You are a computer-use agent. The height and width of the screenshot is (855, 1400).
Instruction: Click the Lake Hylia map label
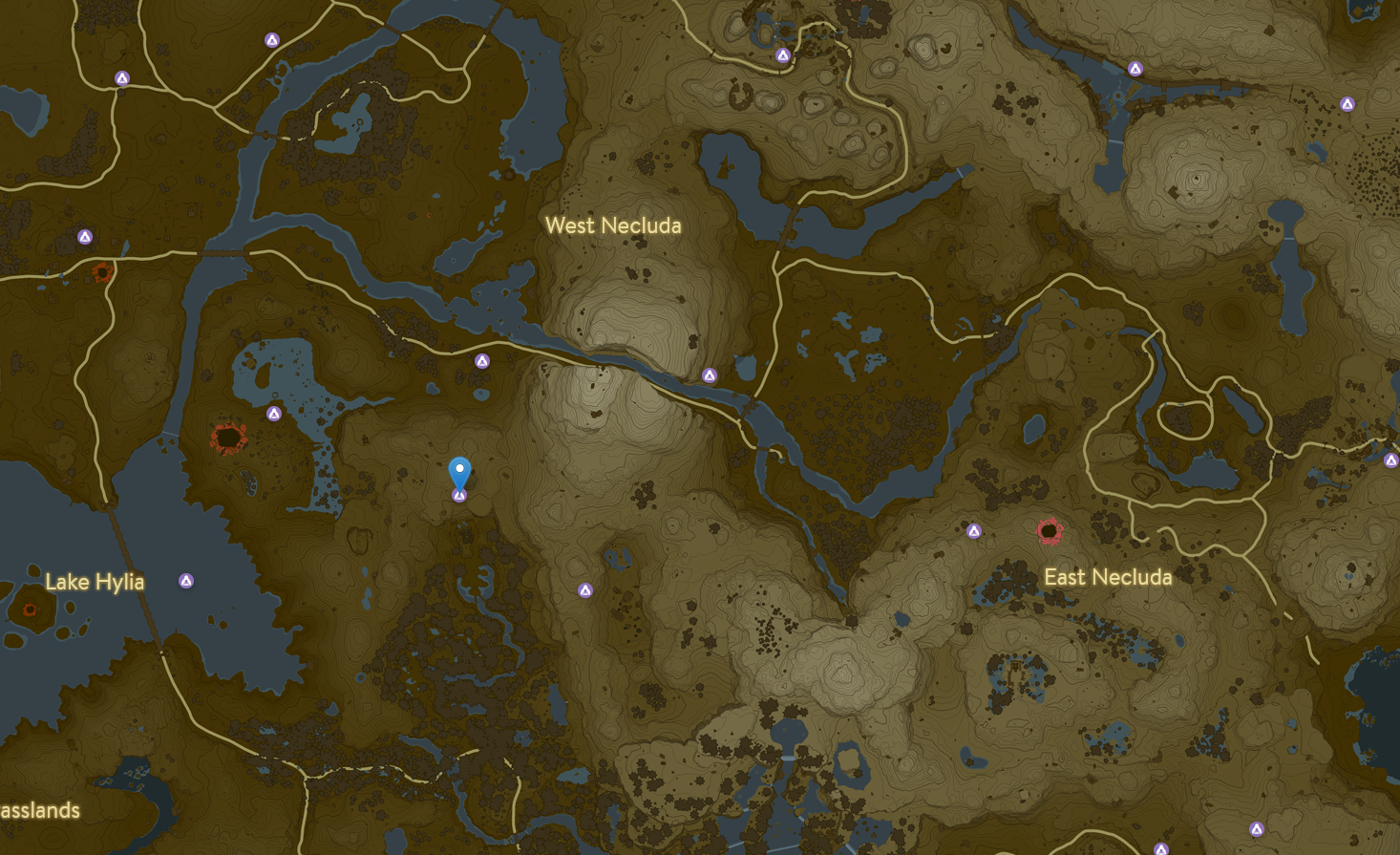tap(95, 582)
